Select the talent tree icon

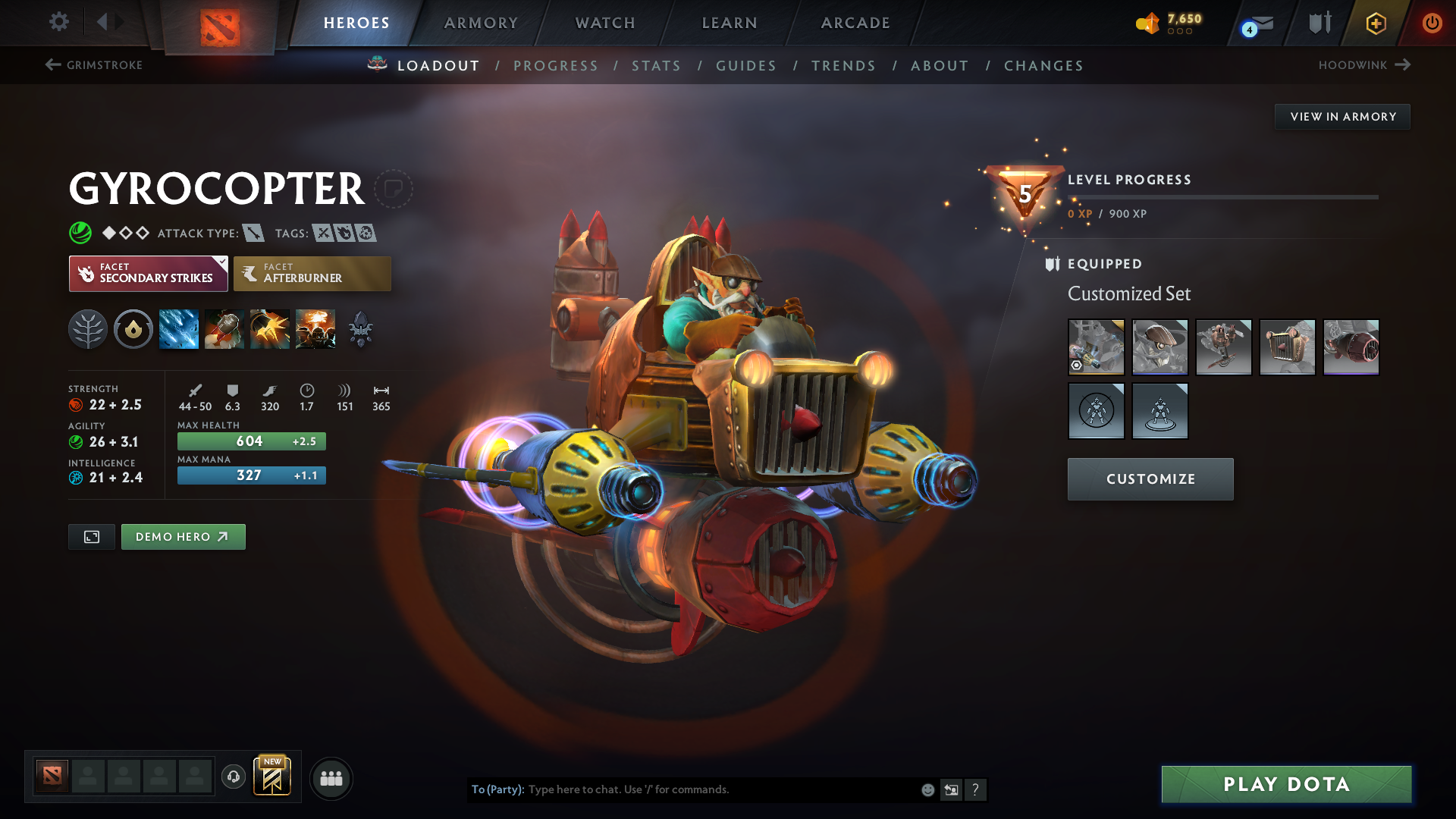pyautogui.click(x=87, y=328)
